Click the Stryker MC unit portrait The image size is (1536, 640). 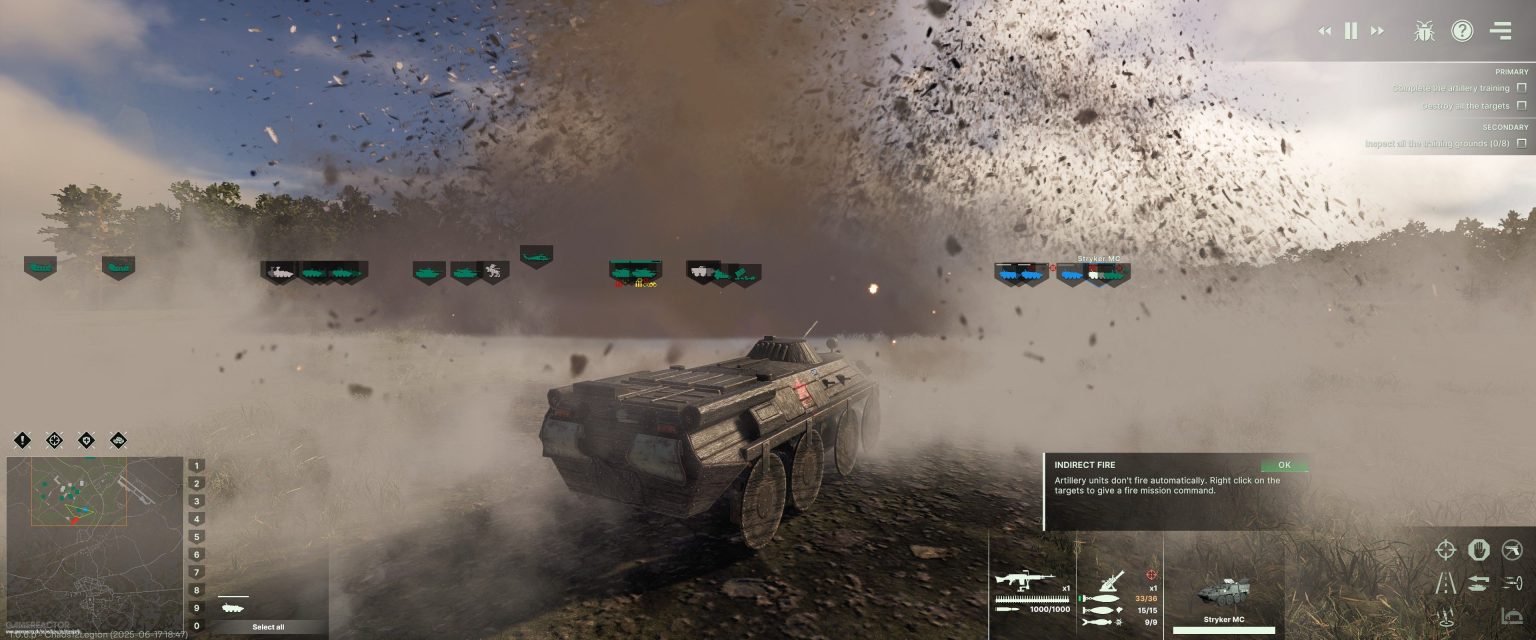(1223, 590)
